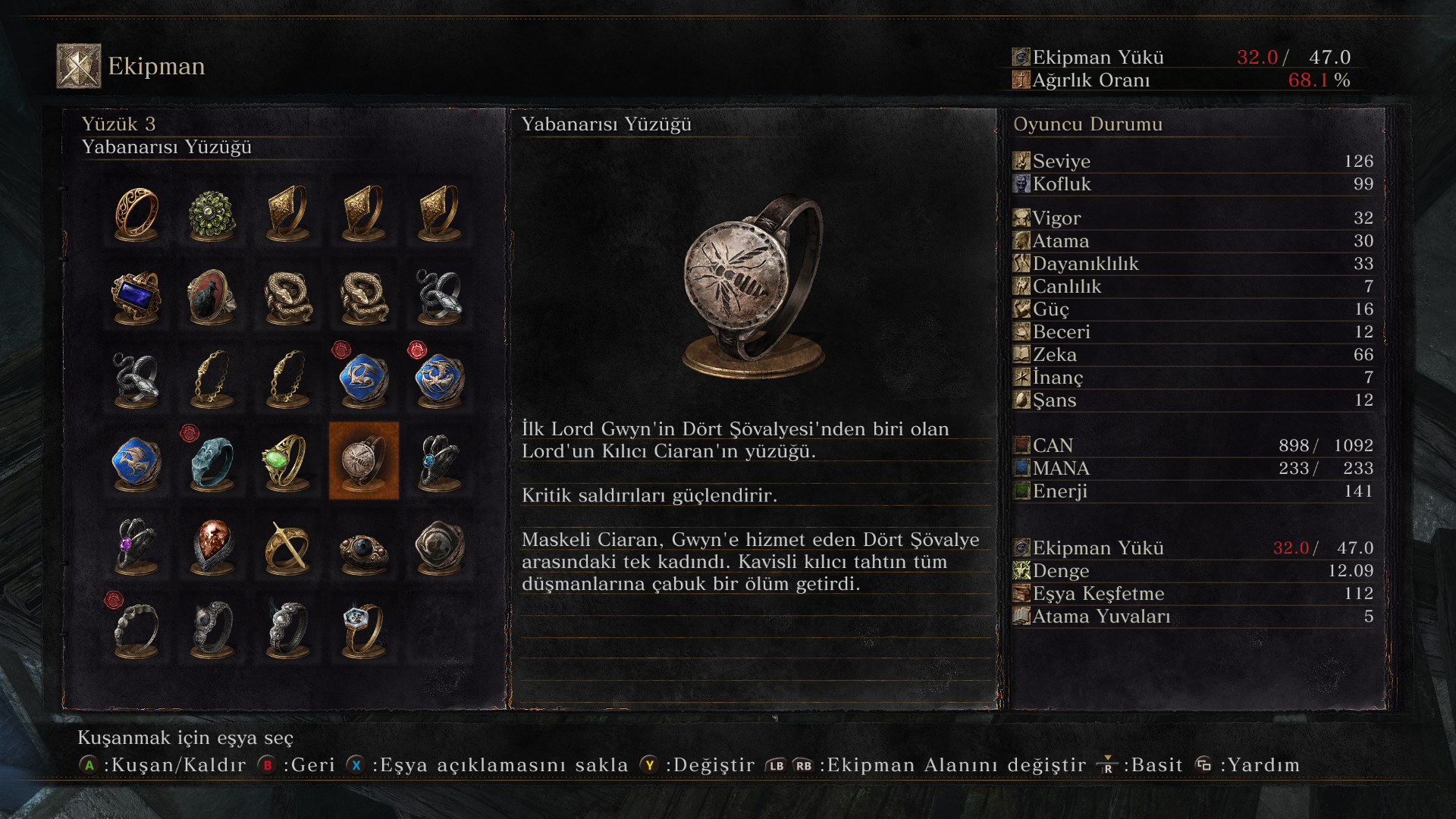Choose the gold ring with pale hexagonal gem

coord(363,628)
